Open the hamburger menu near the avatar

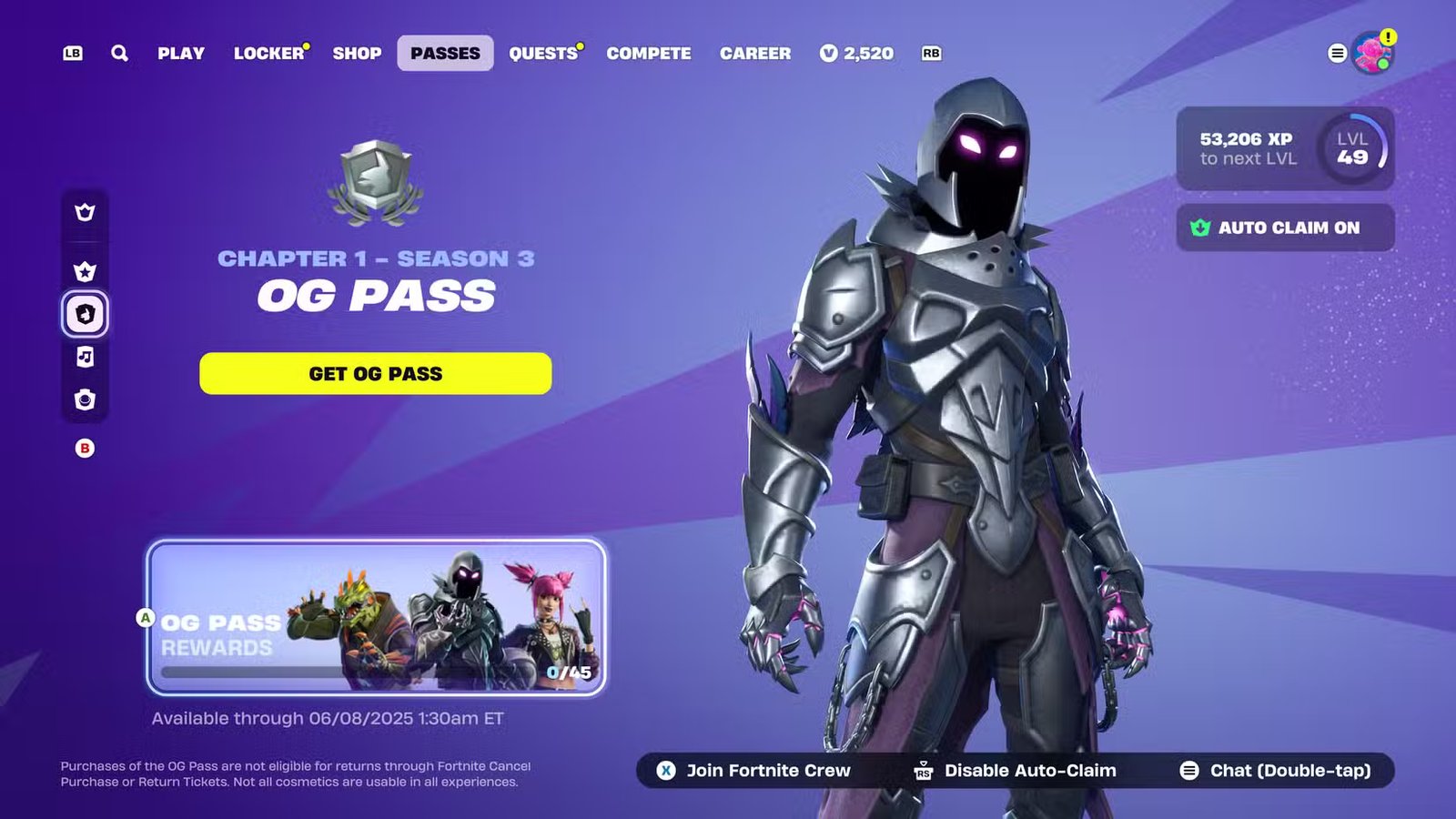coord(1336,53)
